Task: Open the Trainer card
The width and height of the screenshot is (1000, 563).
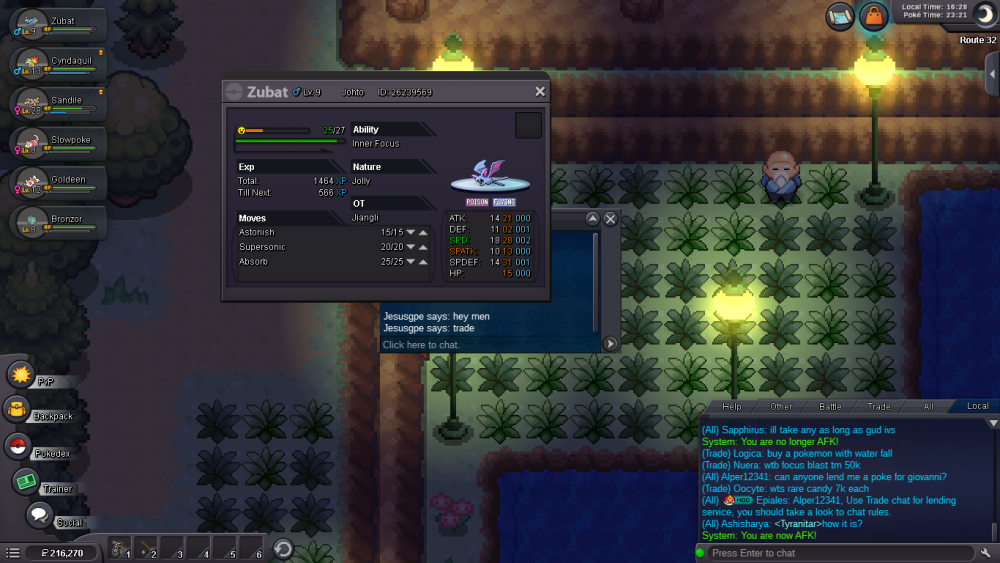Action: coord(25,482)
